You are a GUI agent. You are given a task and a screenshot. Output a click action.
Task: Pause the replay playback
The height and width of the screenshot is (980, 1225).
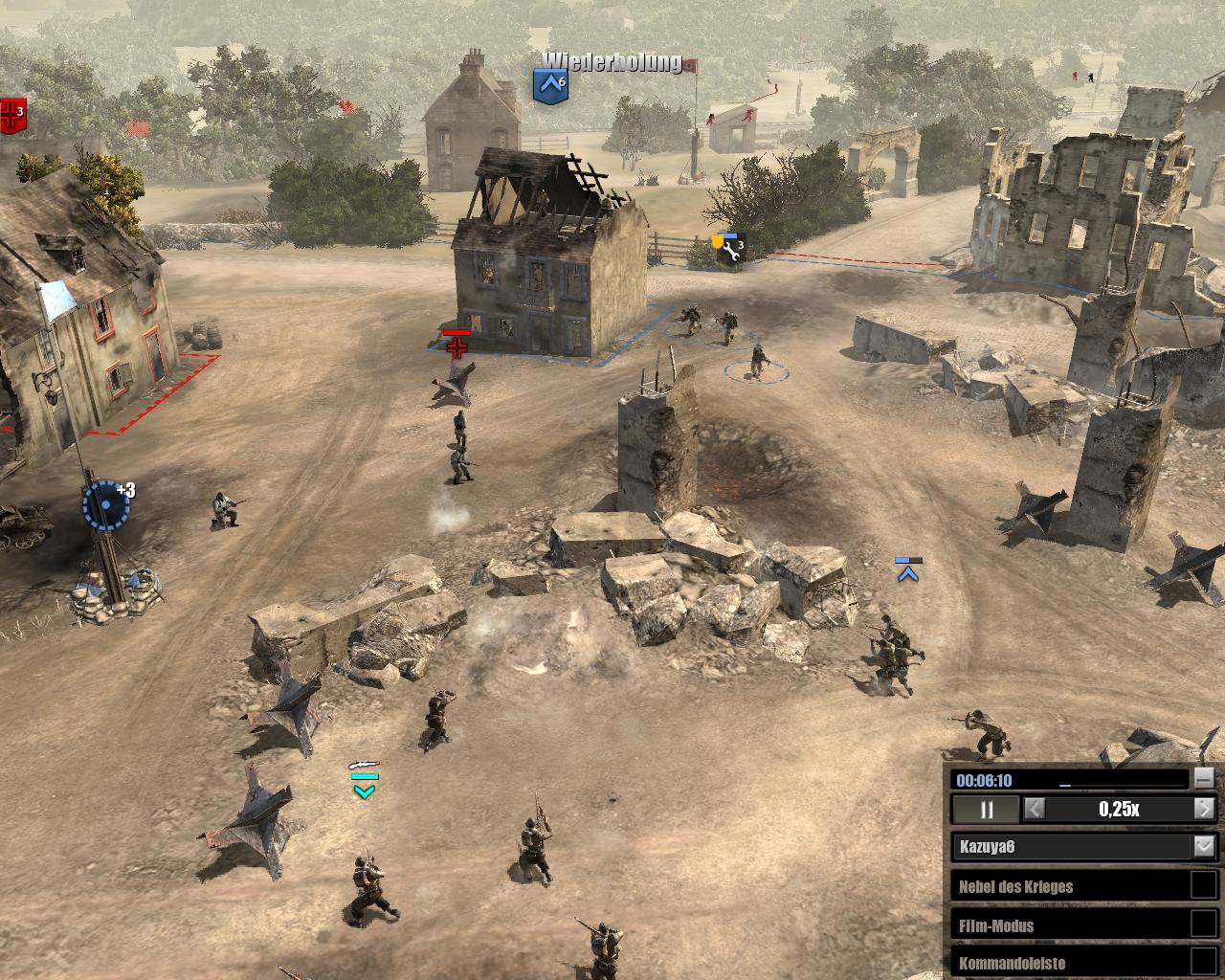tap(986, 810)
